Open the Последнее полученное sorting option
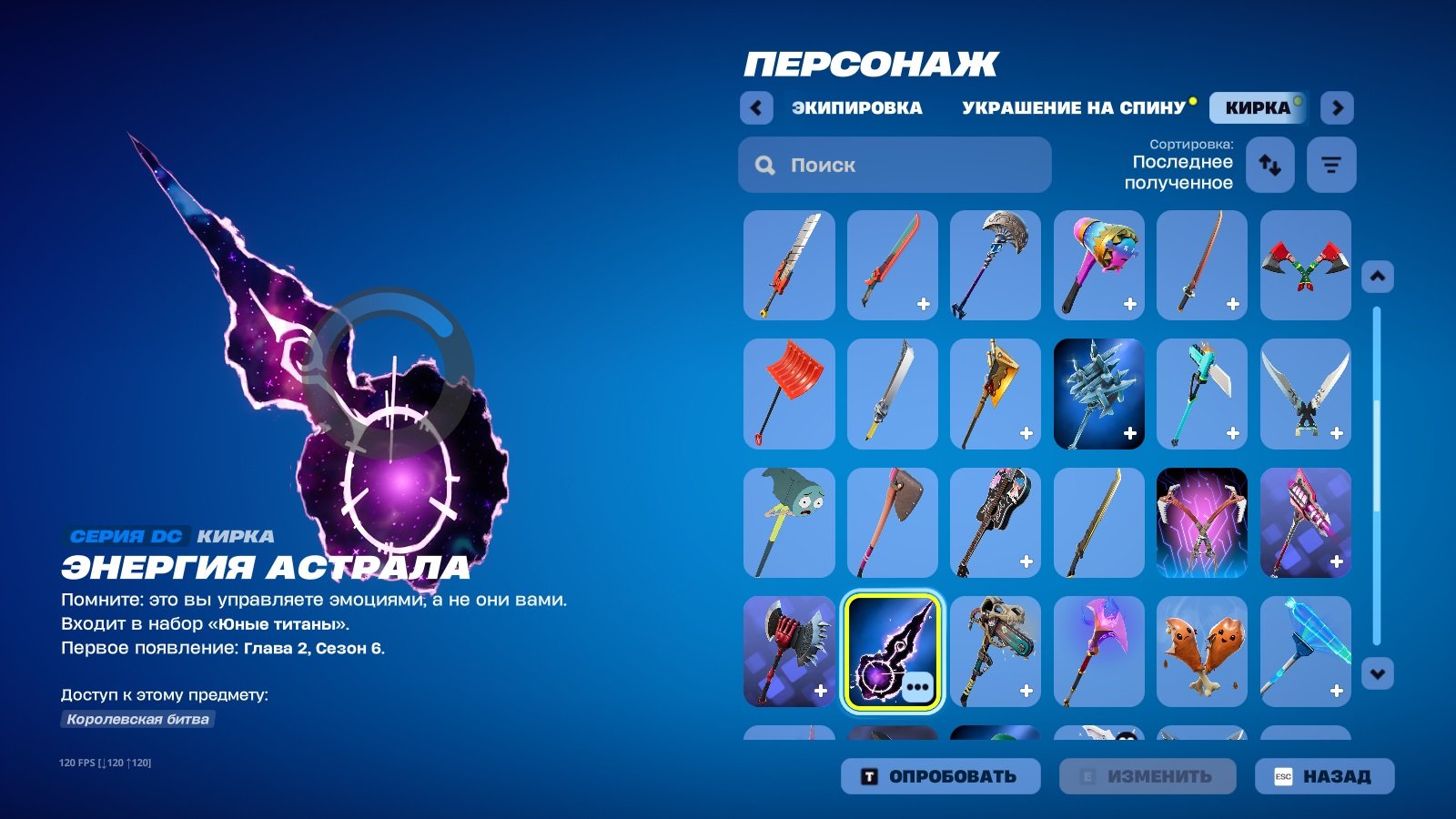 (x=1181, y=171)
